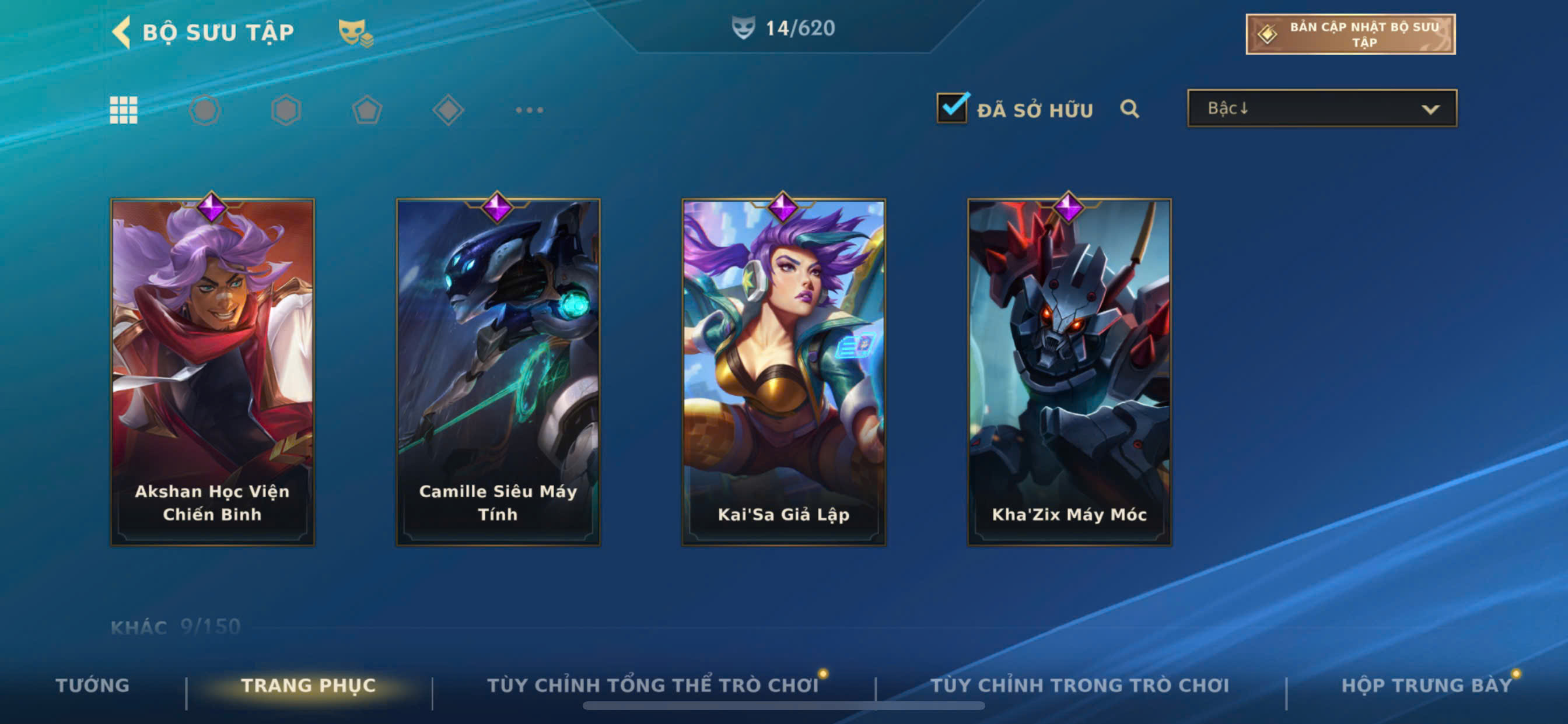Show more filters via three dots

click(529, 110)
